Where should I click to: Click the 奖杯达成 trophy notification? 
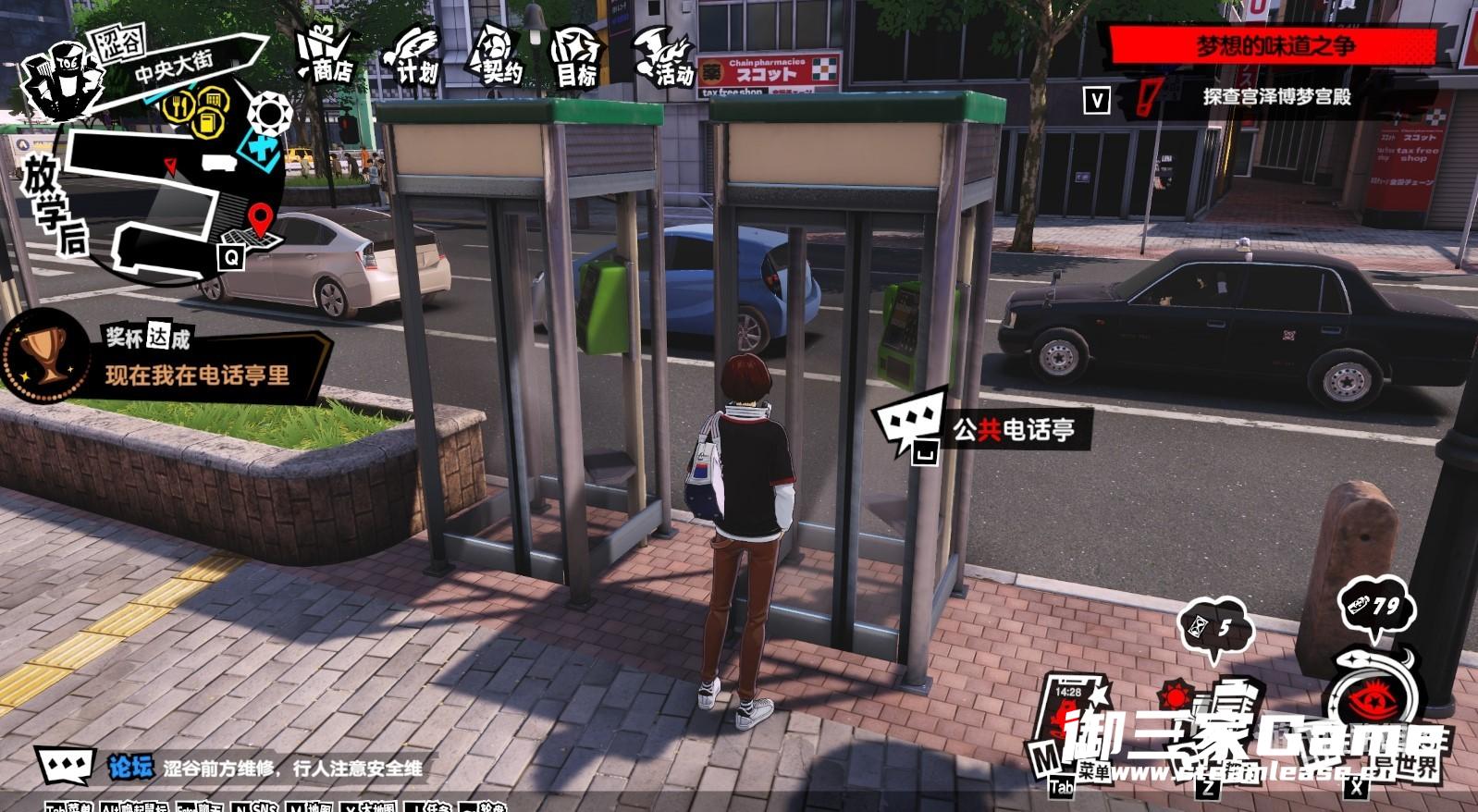click(x=166, y=359)
